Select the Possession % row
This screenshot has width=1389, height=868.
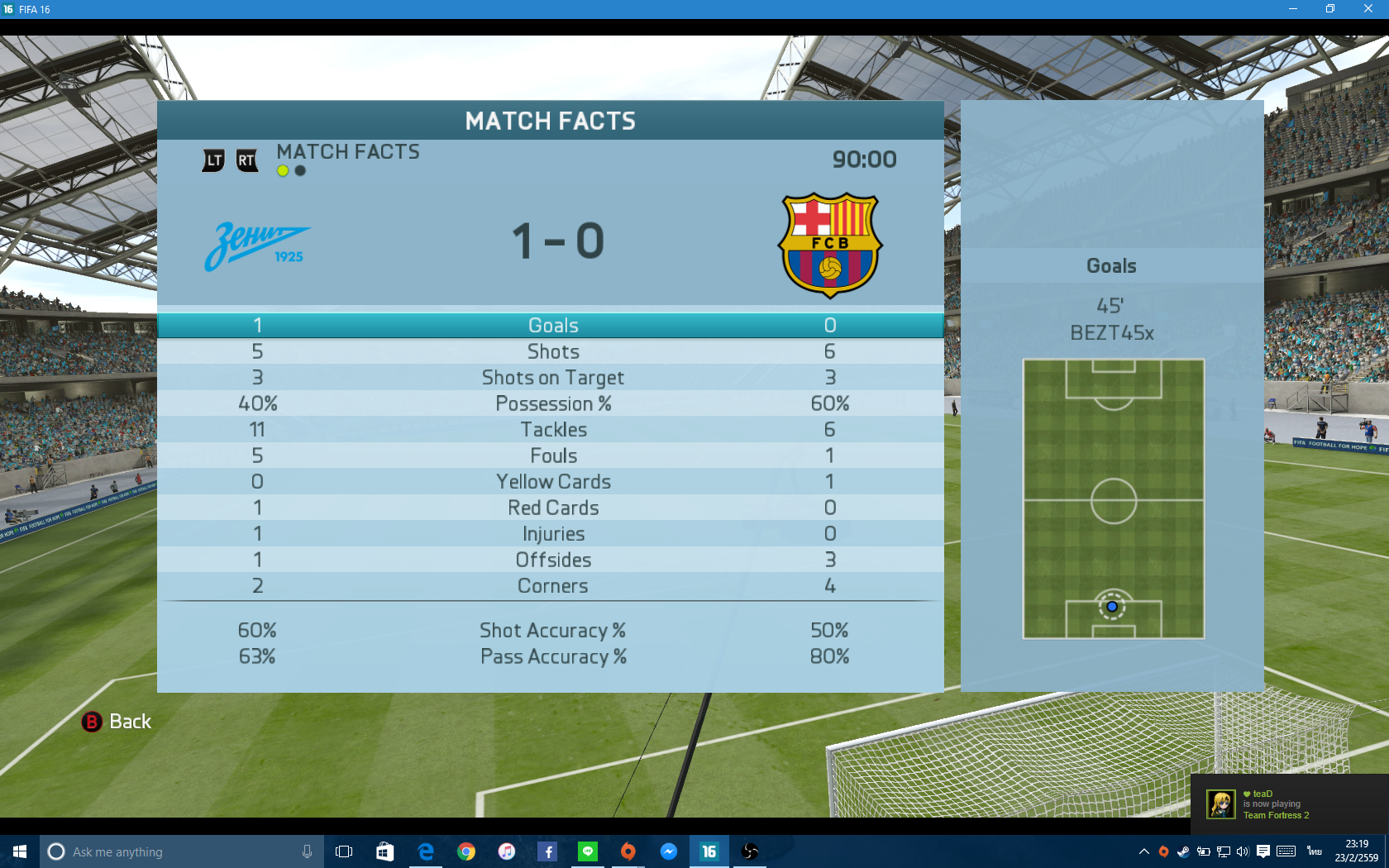coord(552,404)
